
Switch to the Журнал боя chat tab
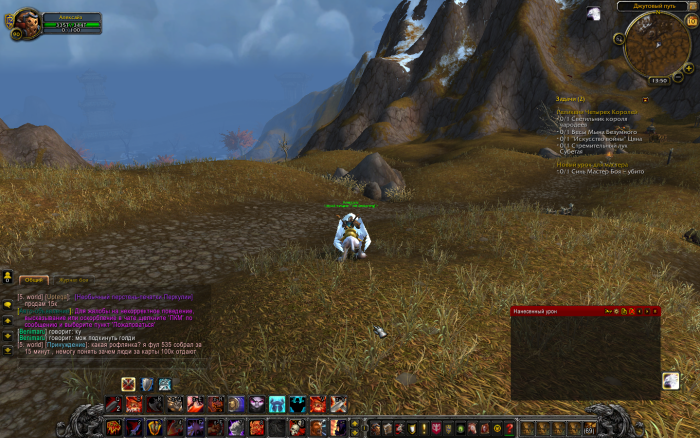pos(72,280)
